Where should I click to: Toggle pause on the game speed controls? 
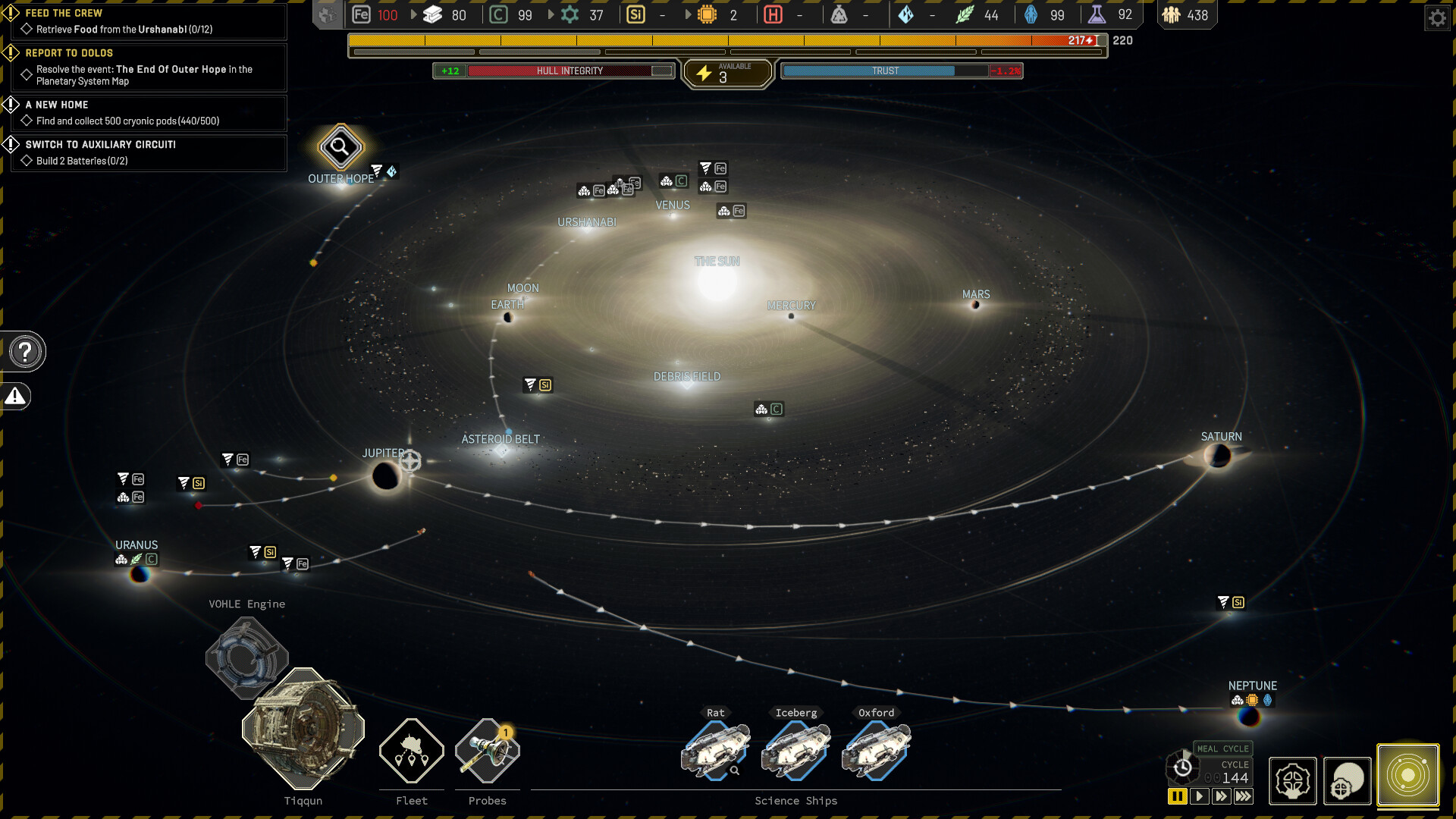tap(1178, 796)
